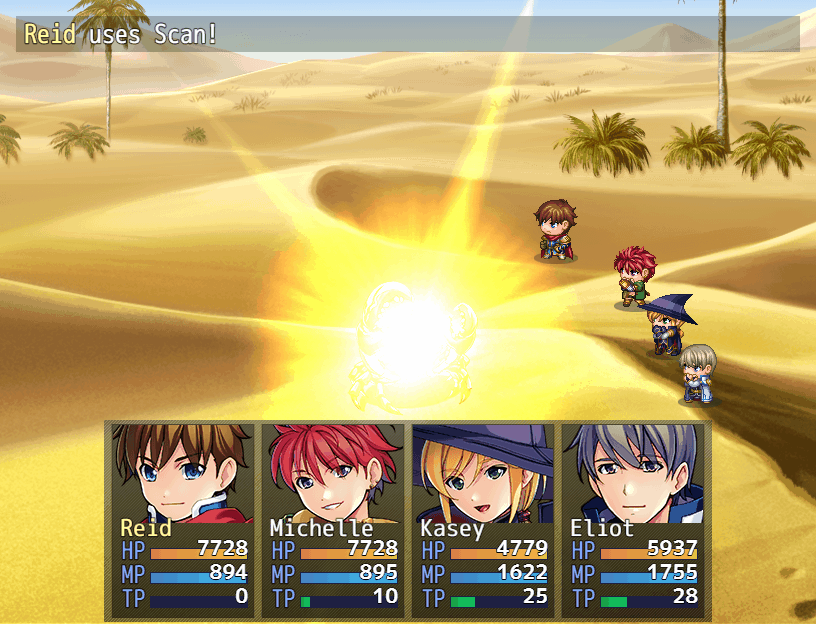
Task: Click the "Reid uses Scan!" battle log bar
Action: pyautogui.click(x=408, y=35)
